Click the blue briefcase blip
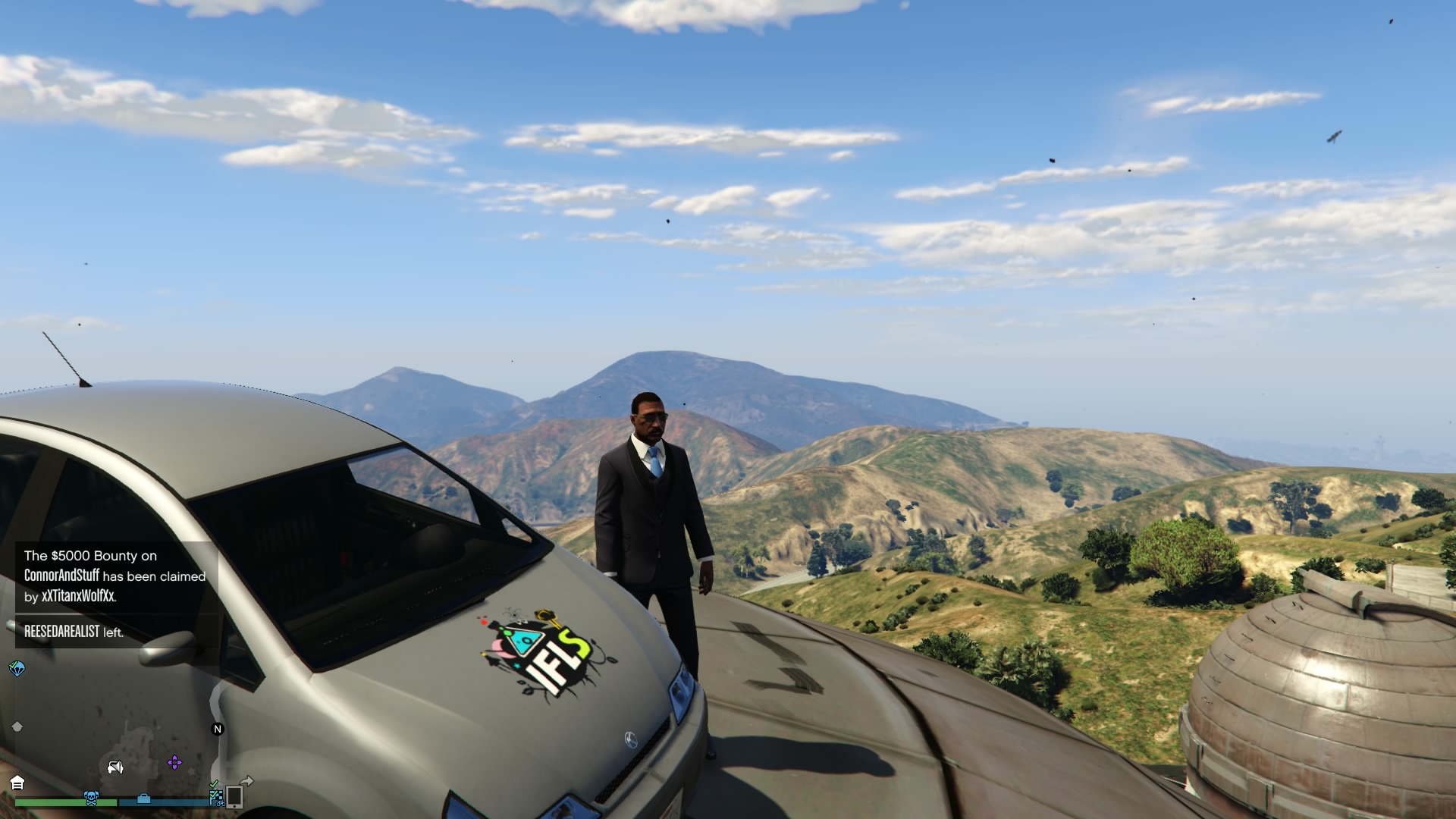 [x=143, y=799]
